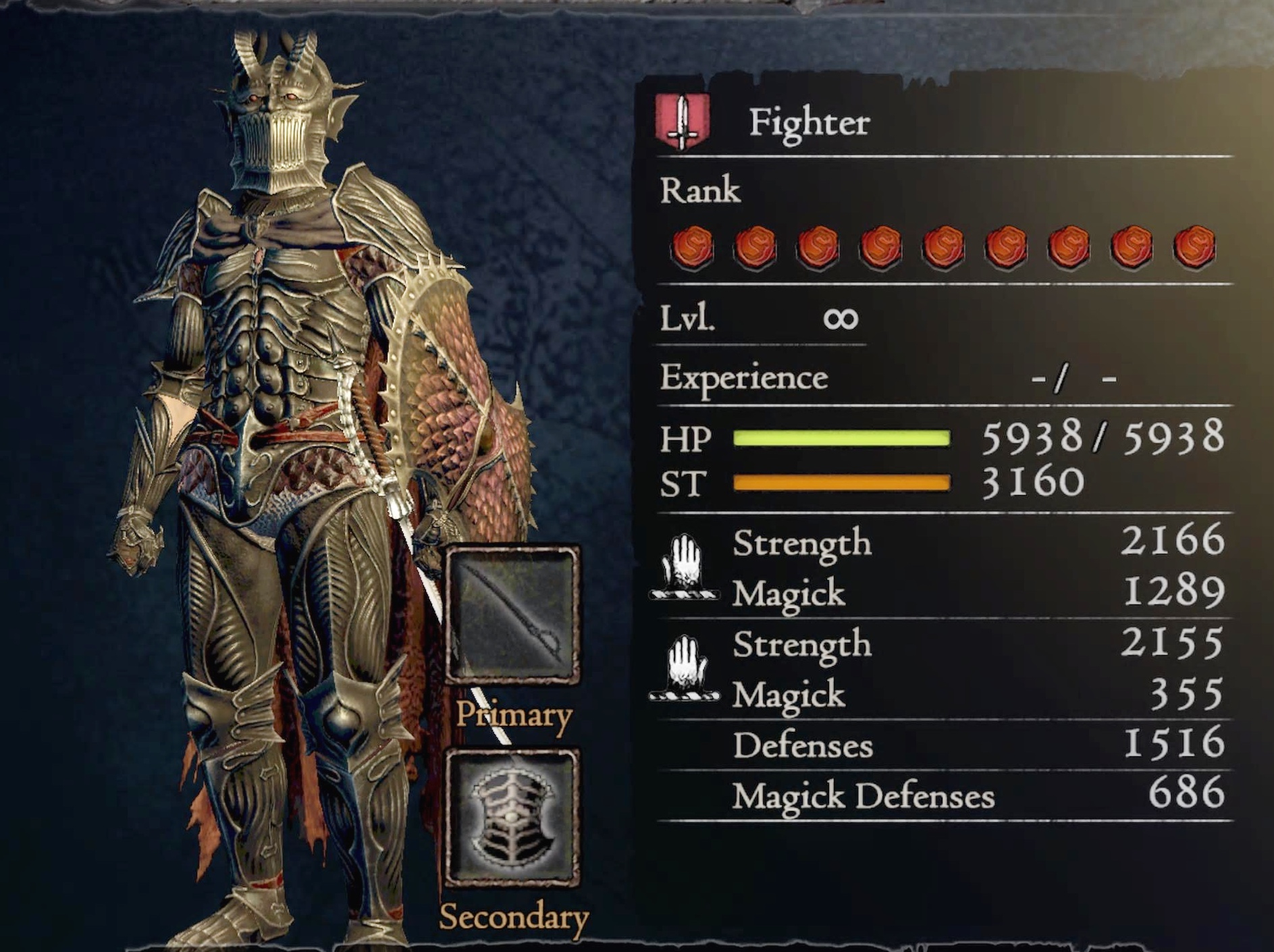Select the Primary weapon sword slot
The width and height of the screenshot is (1274, 952).
tap(512, 615)
